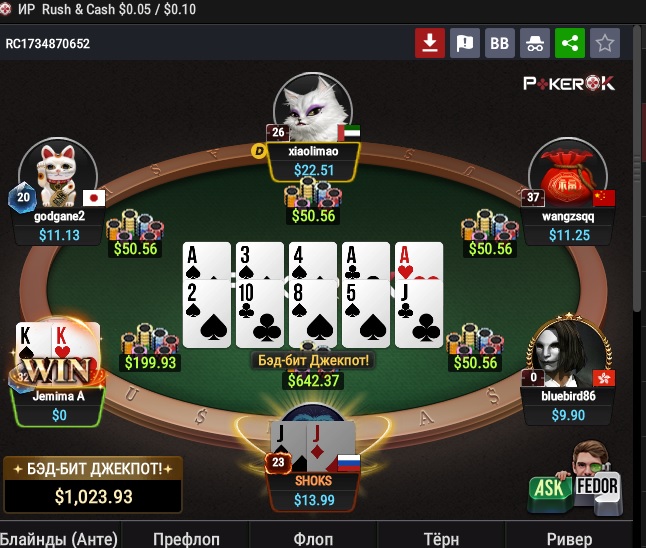This screenshot has width=646, height=548.
Task: Mark hand as favorite with star
Action: (605, 43)
